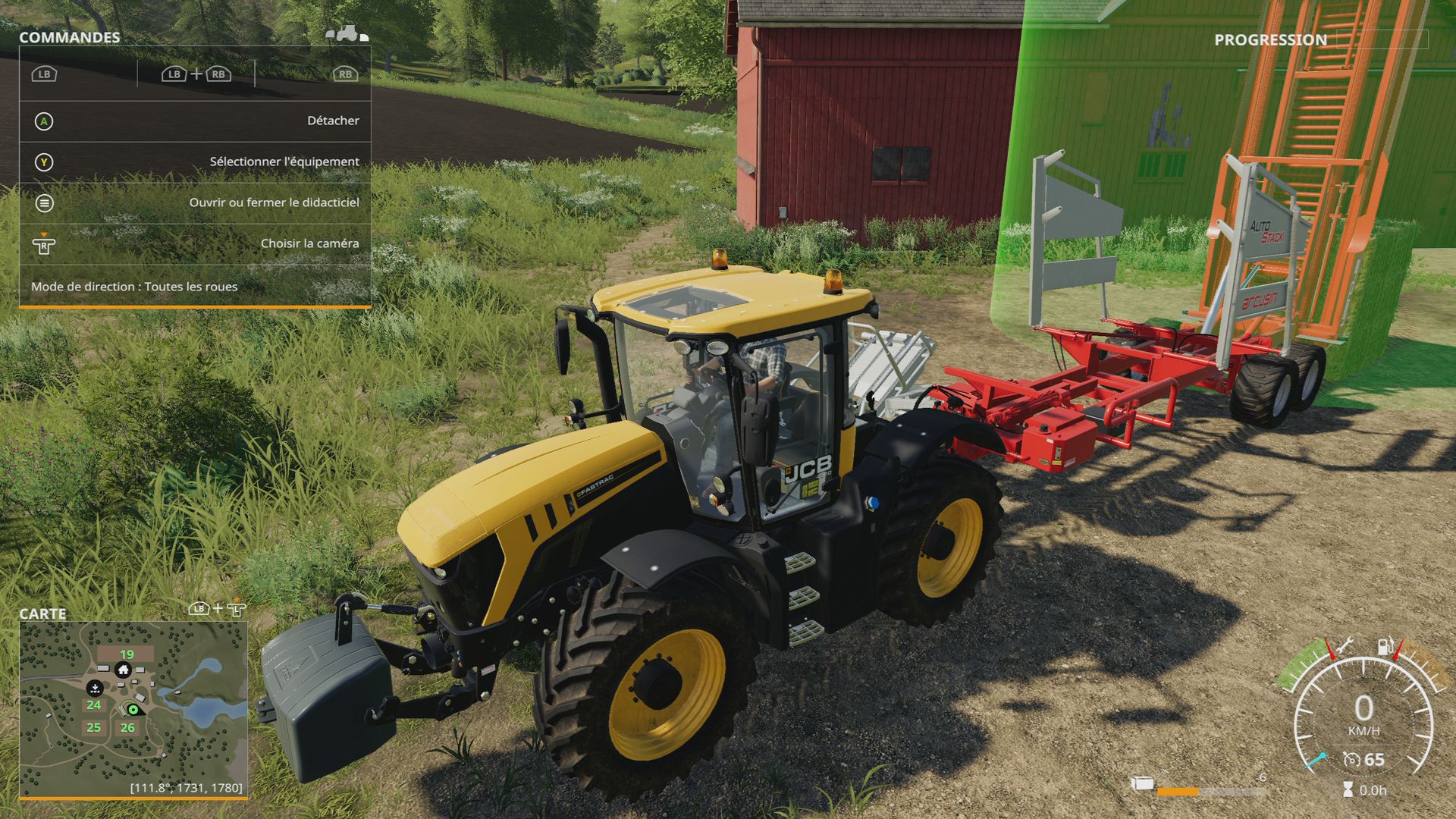
Task: Select the bale counter box icon
Action: point(1143,784)
